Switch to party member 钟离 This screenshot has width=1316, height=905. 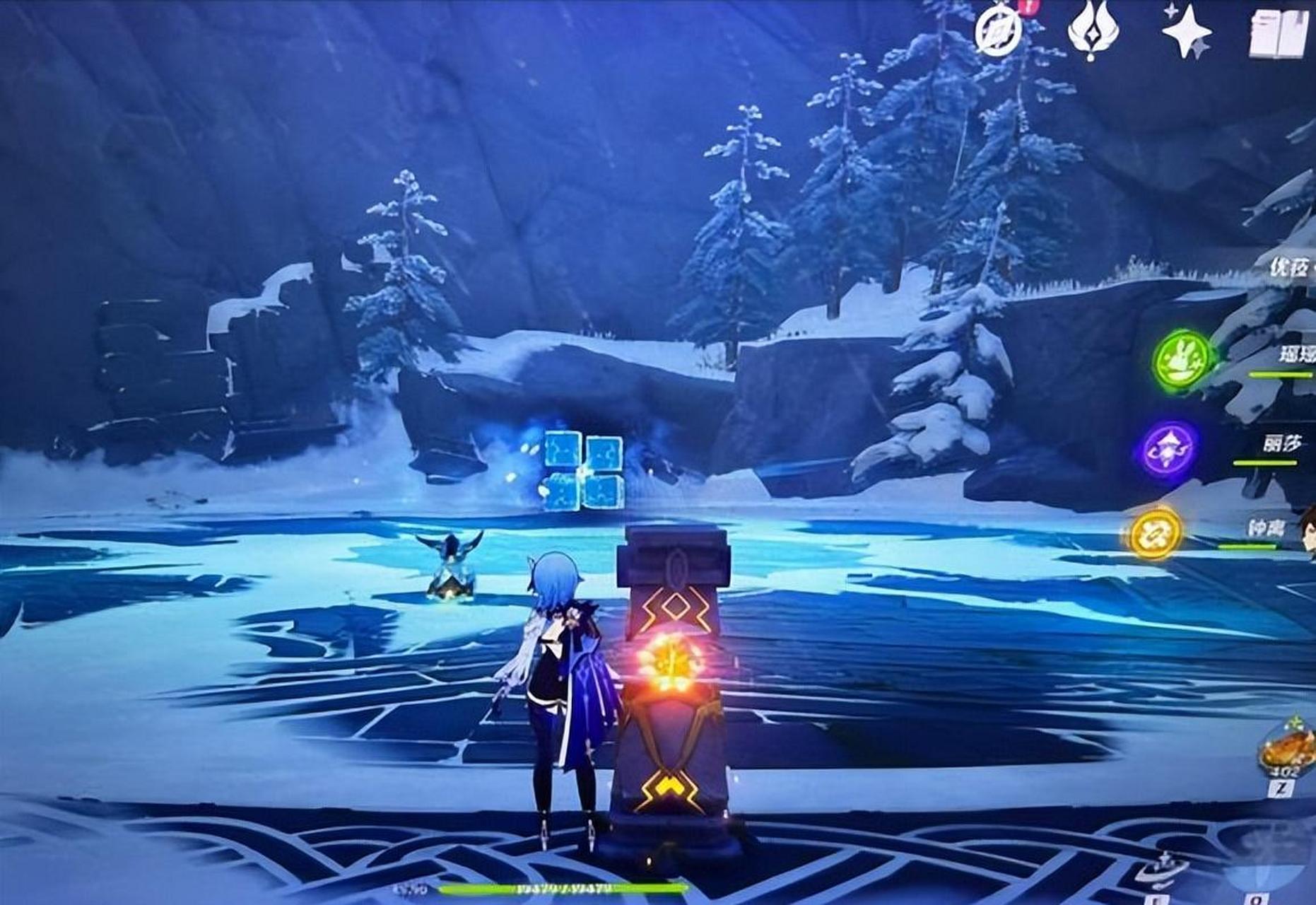pyautogui.click(x=1267, y=529)
